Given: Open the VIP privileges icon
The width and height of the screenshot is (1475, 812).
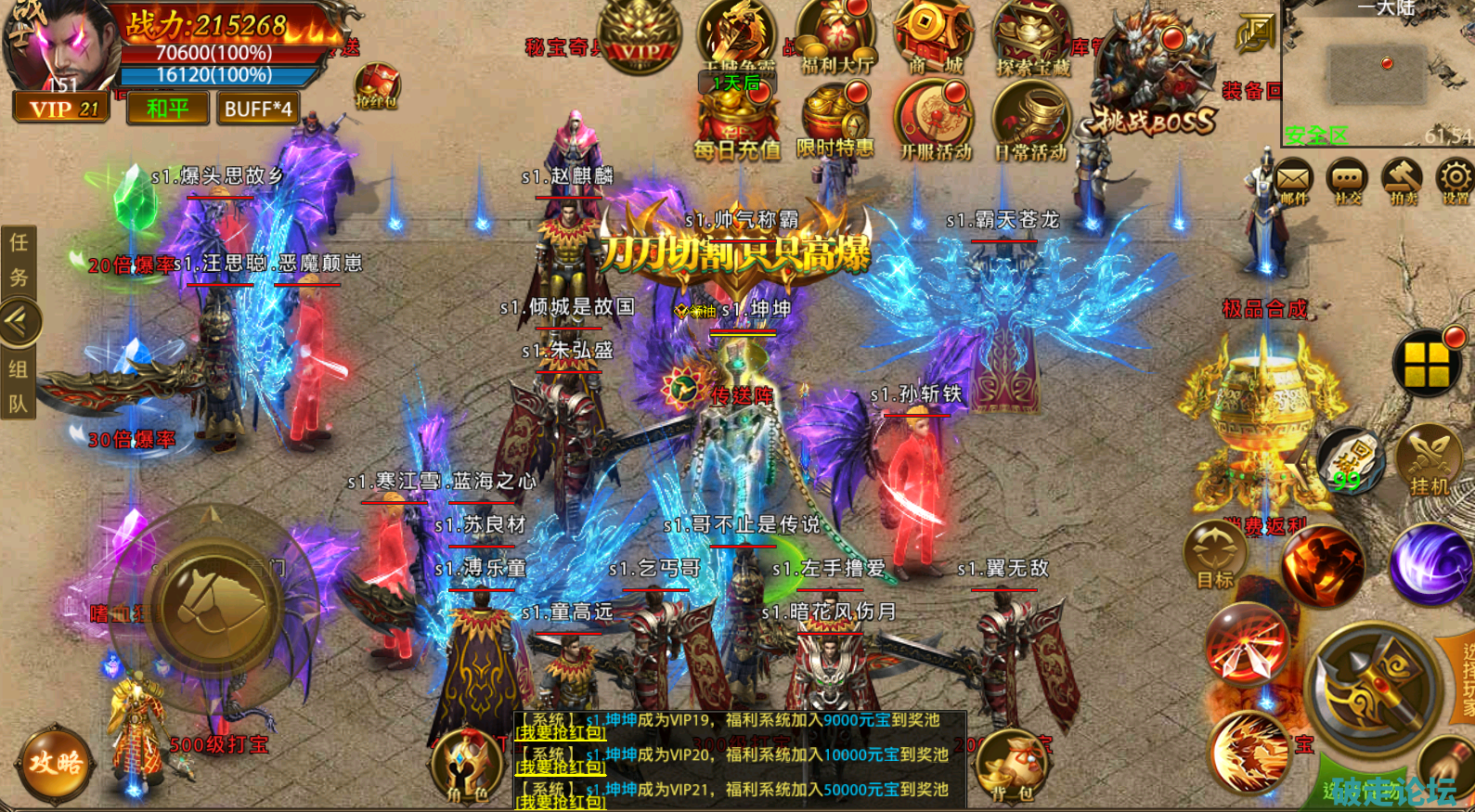Looking at the screenshot, I should pos(640,34).
